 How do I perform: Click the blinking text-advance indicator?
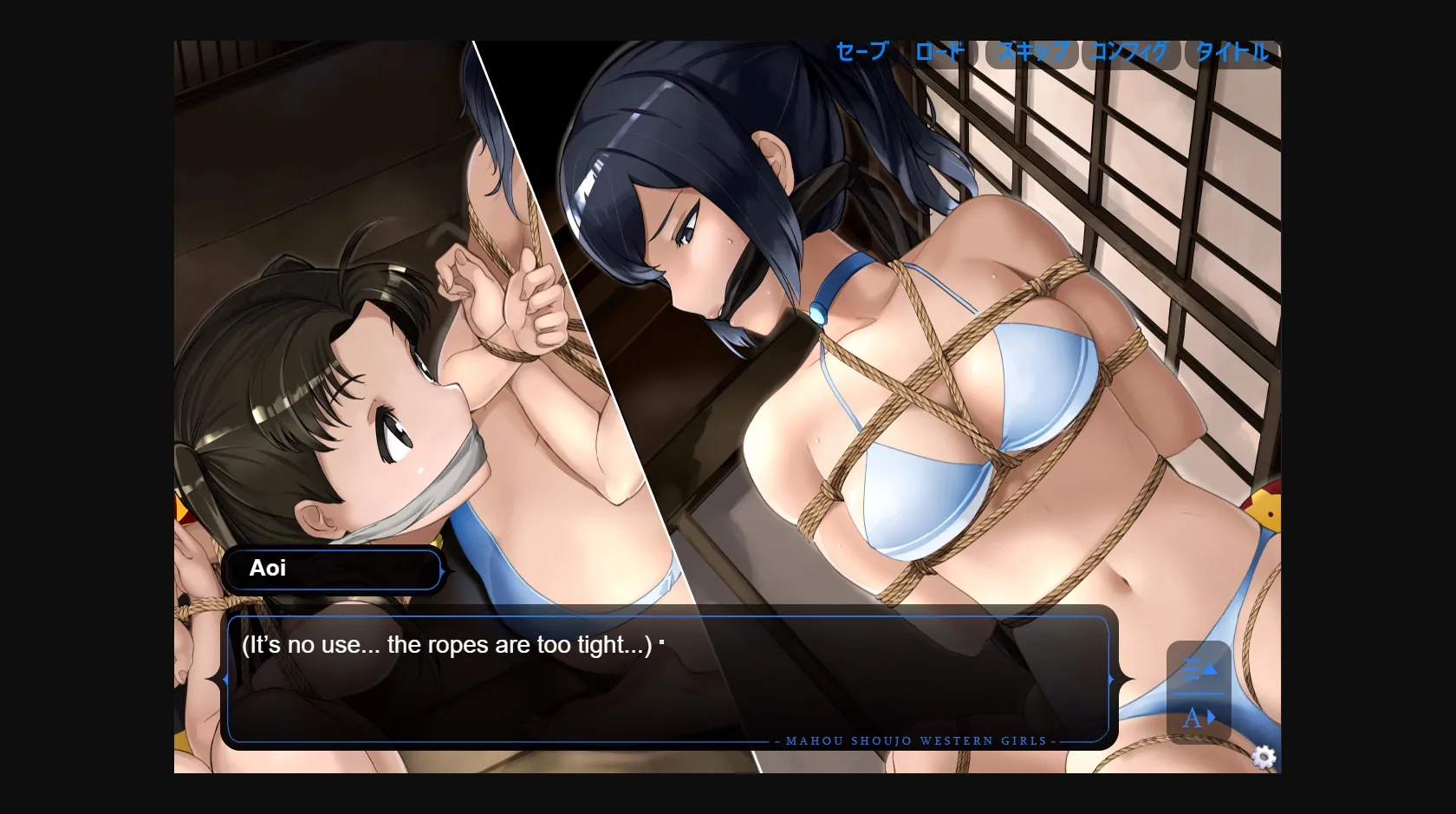point(661,641)
